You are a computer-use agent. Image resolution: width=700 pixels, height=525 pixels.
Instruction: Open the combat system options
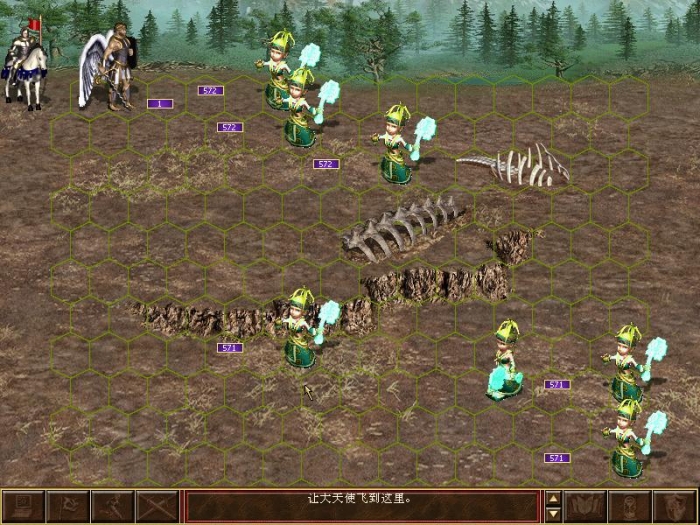click(23, 506)
